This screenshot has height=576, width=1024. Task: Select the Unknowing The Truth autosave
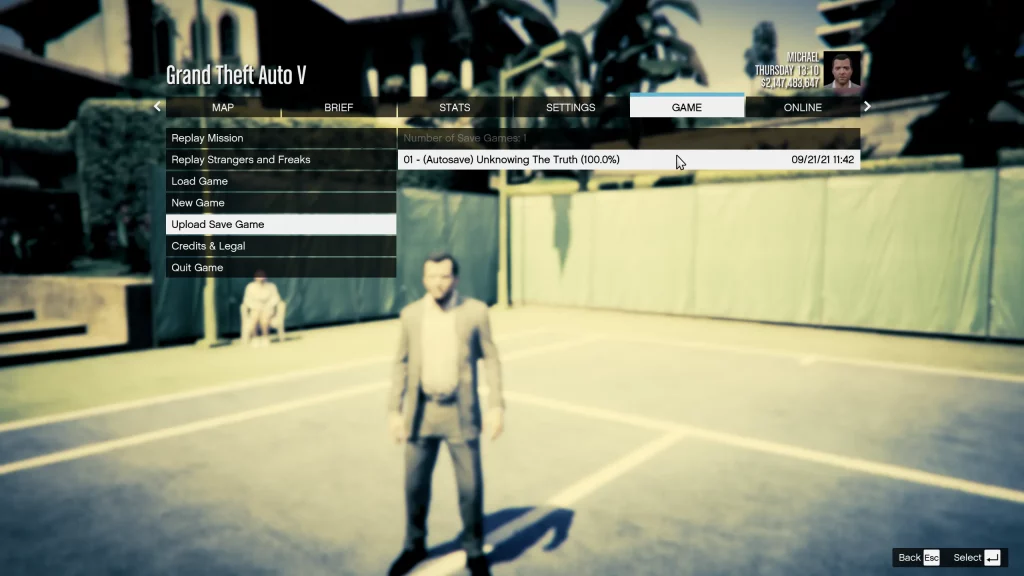[628, 160]
